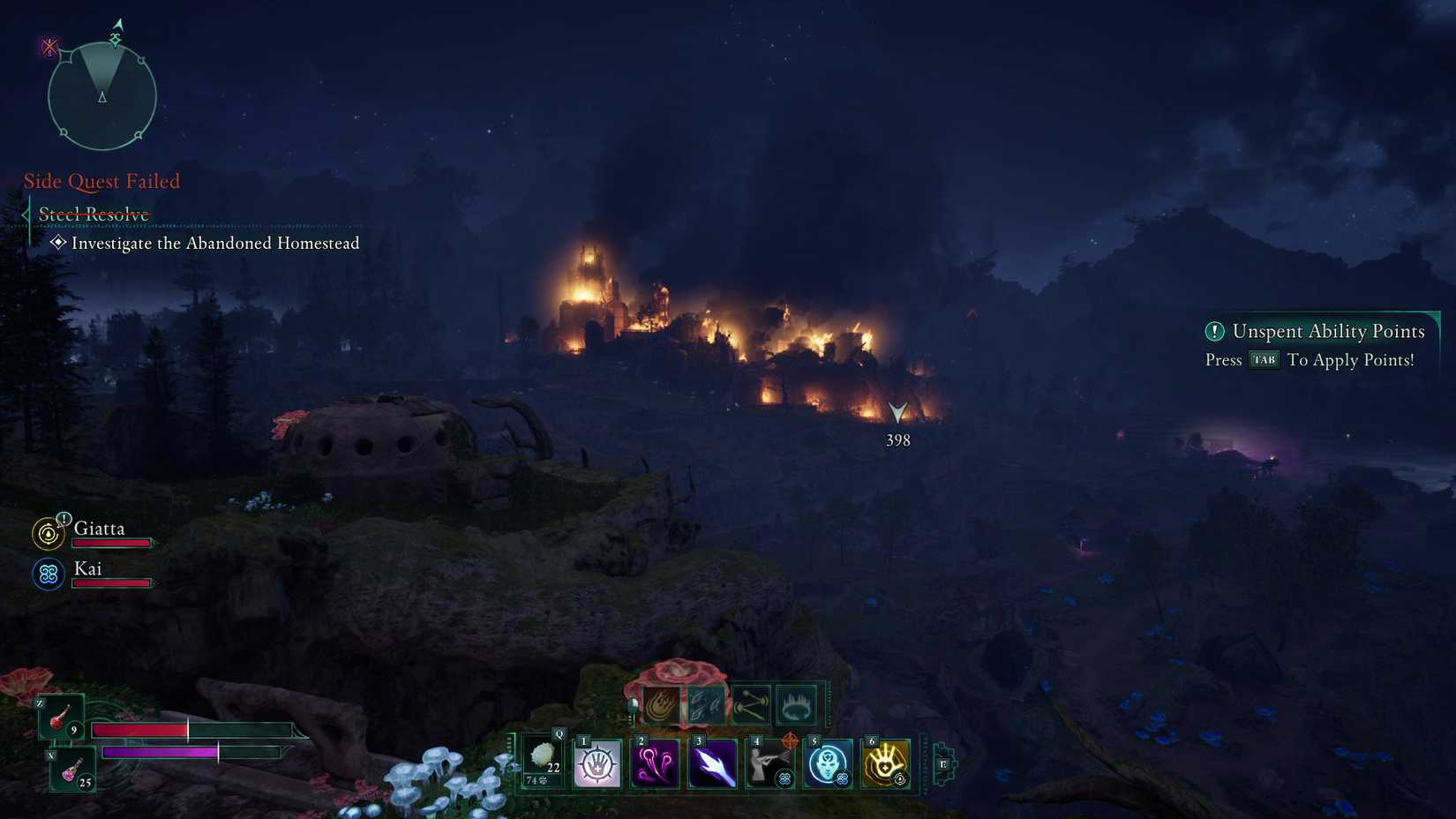Viewport: 1456px width, 819px height.
Task: Toggle the exclamation alert on Giatta's portrait
Action: point(64,519)
